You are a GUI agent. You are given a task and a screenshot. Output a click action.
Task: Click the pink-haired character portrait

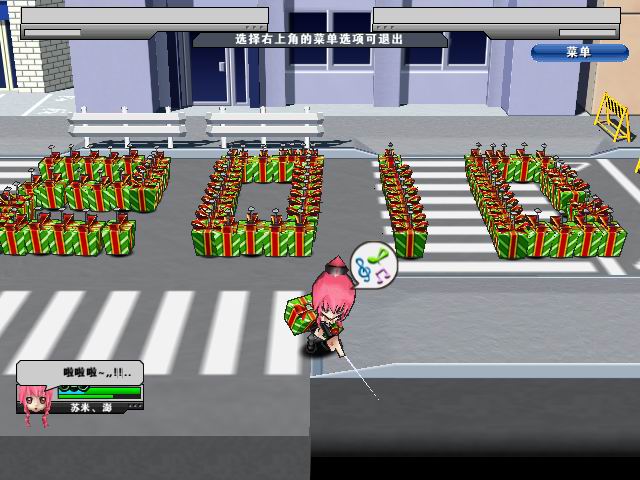click(x=35, y=402)
